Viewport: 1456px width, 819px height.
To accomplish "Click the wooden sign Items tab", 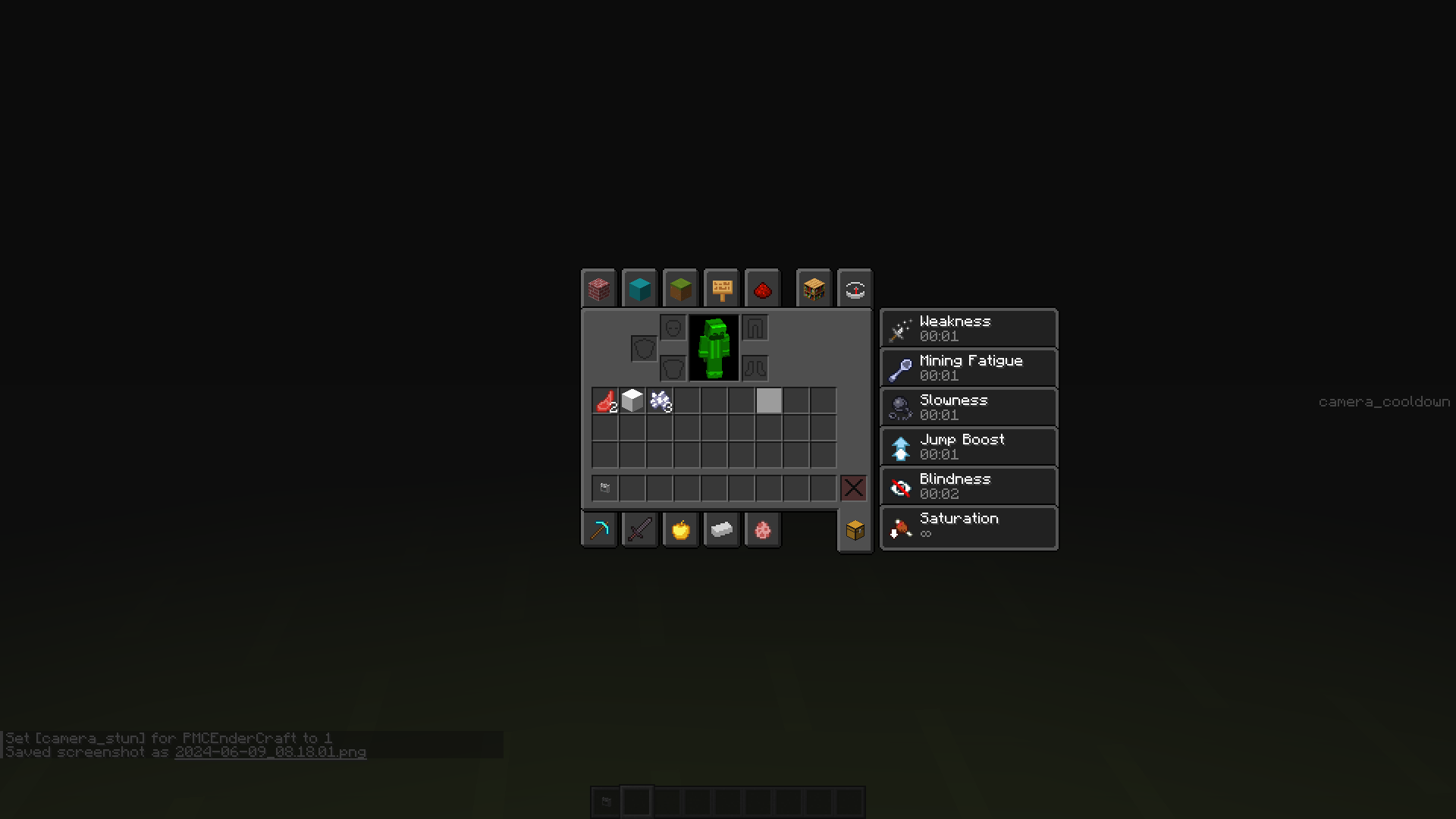I will pyautogui.click(x=720, y=288).
